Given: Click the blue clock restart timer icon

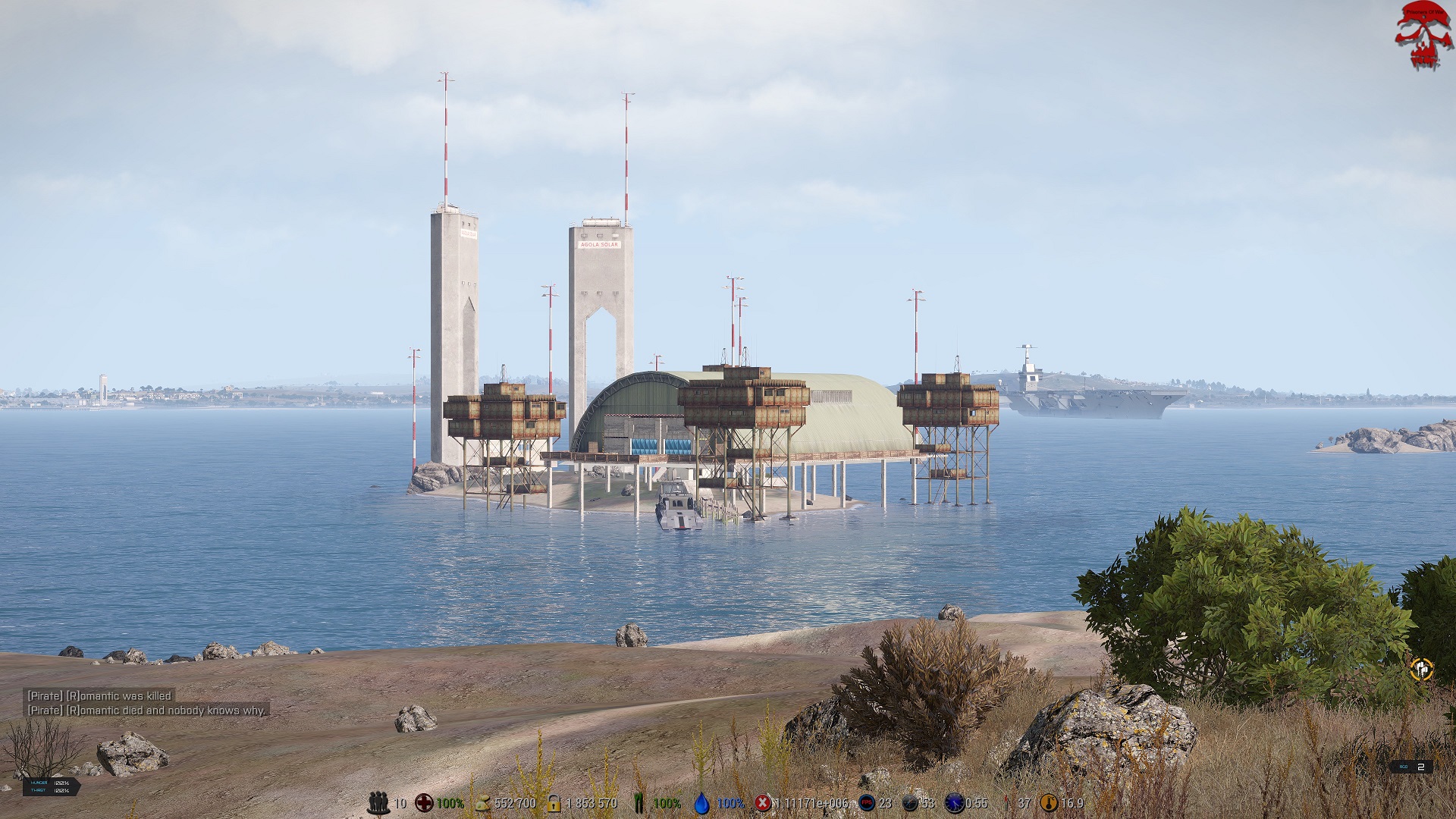Looking at the screenshot, I should (x=954, y=803).
